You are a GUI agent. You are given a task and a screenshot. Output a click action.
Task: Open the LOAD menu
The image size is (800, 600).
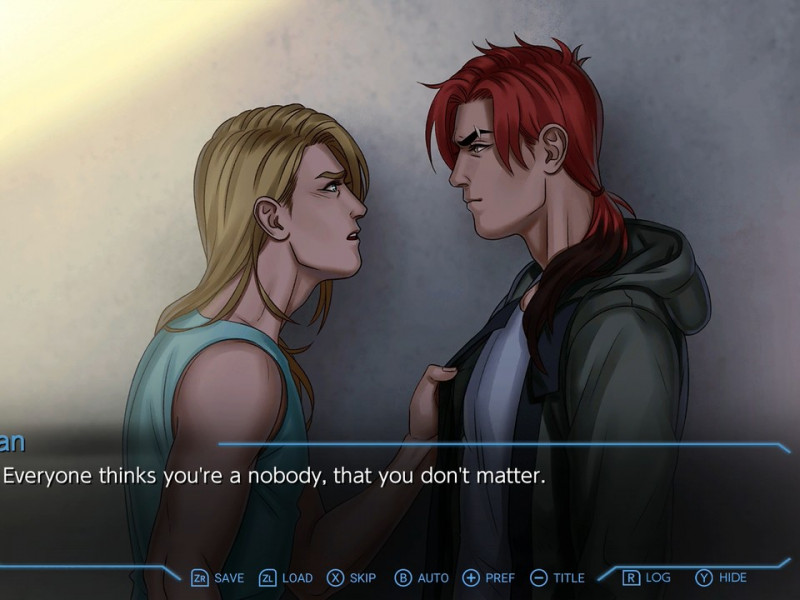click(x=286, y=578)
